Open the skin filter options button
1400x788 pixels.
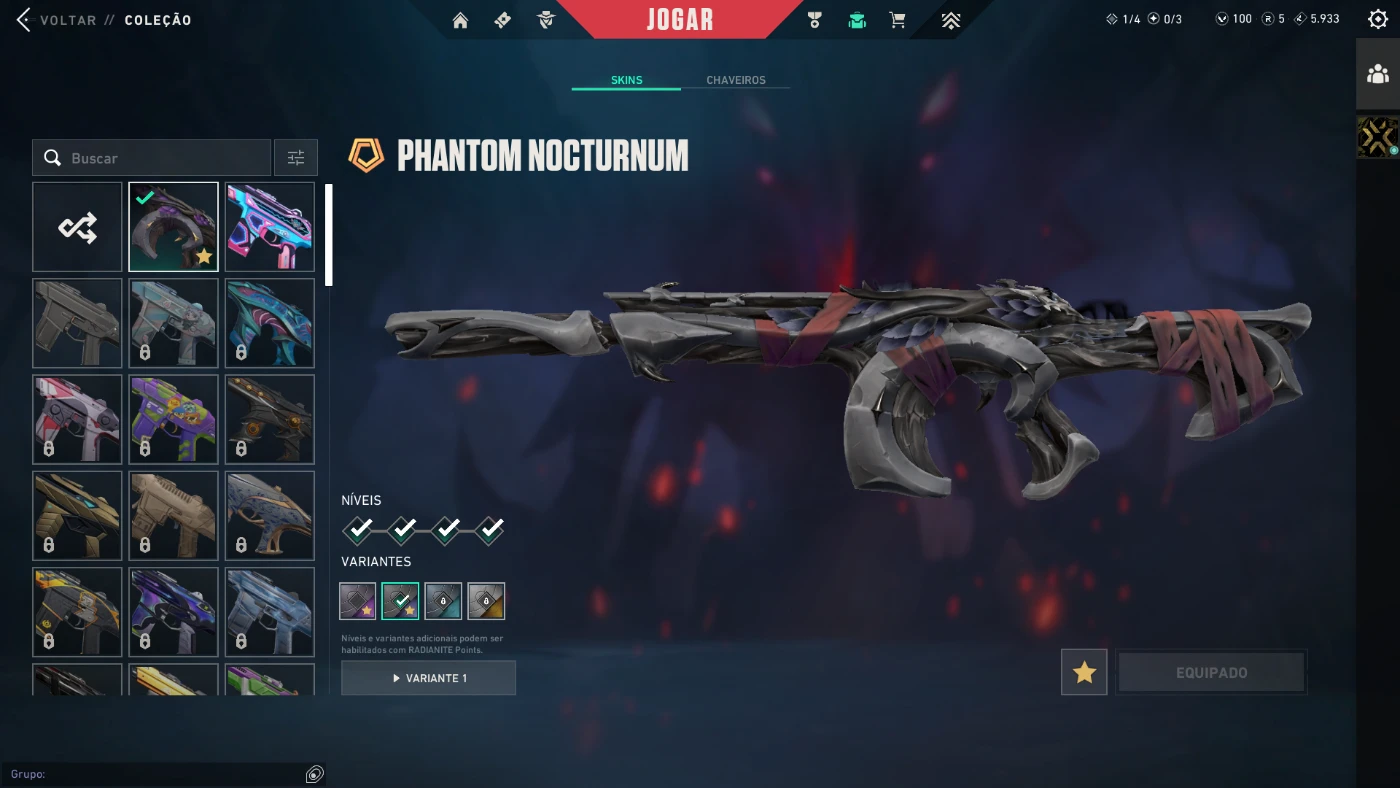(x=296, y=158)
